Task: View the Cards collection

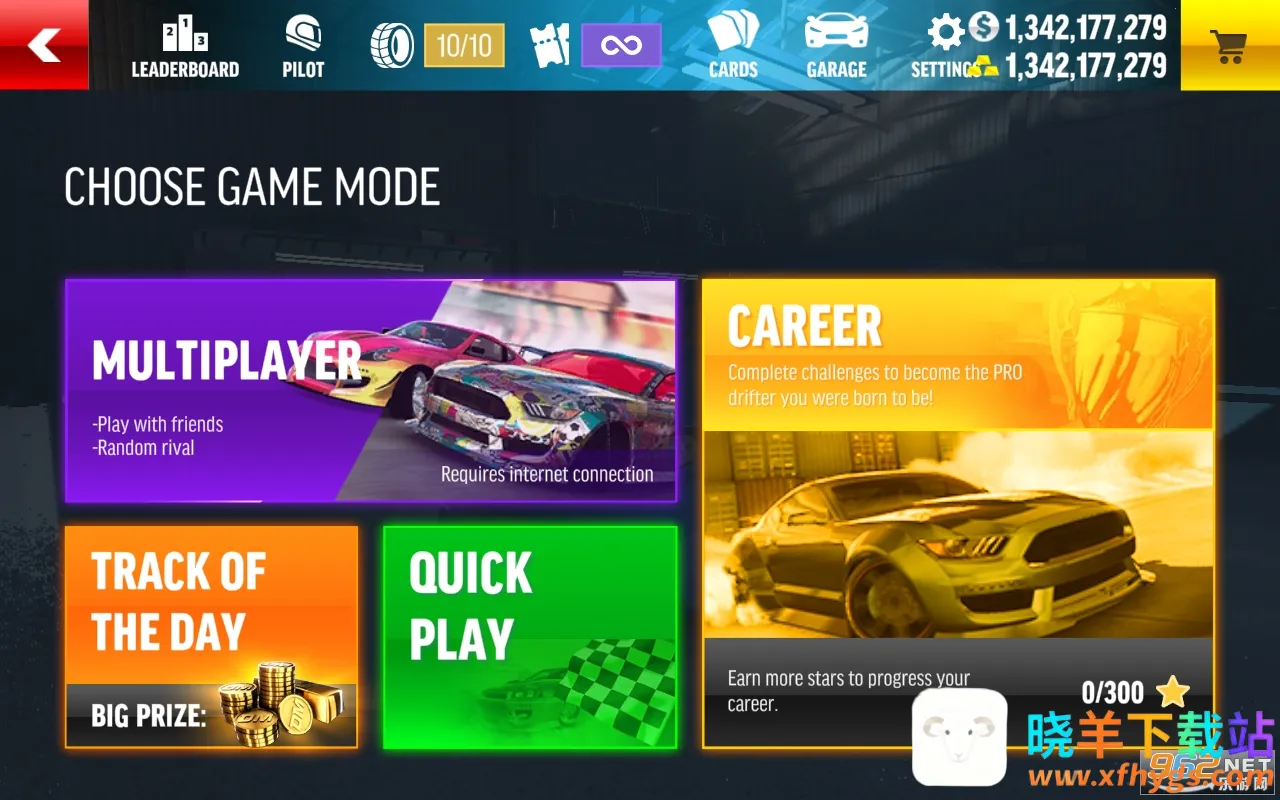Action: 733,47
